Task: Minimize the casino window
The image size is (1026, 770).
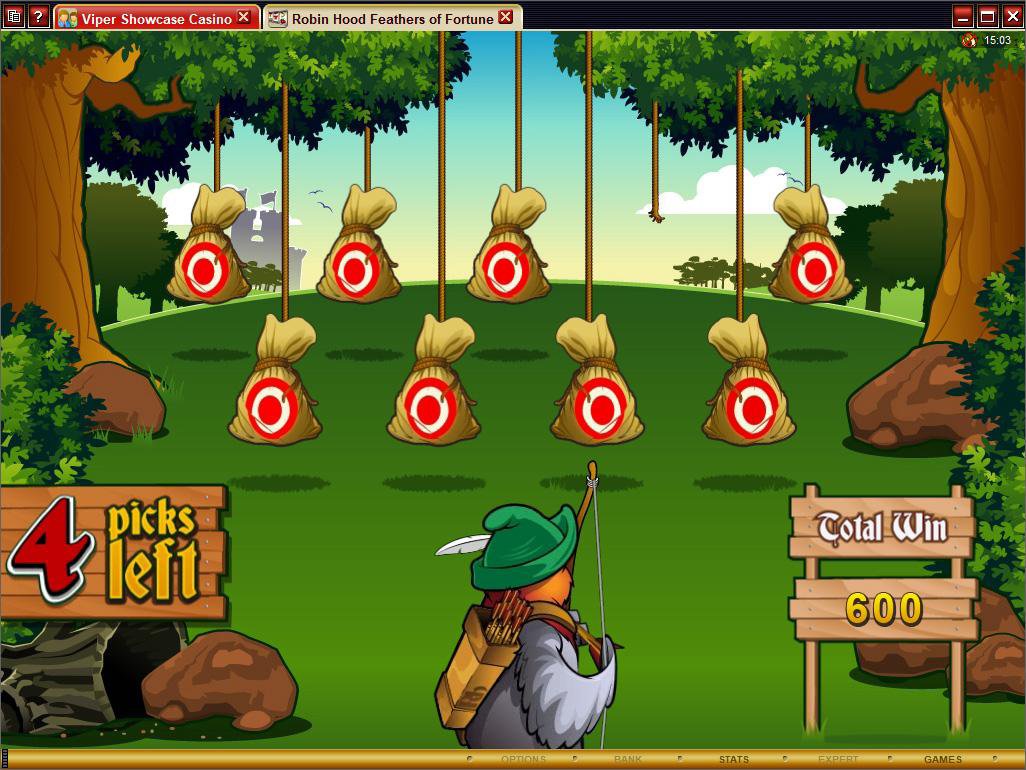Action: 963,16
